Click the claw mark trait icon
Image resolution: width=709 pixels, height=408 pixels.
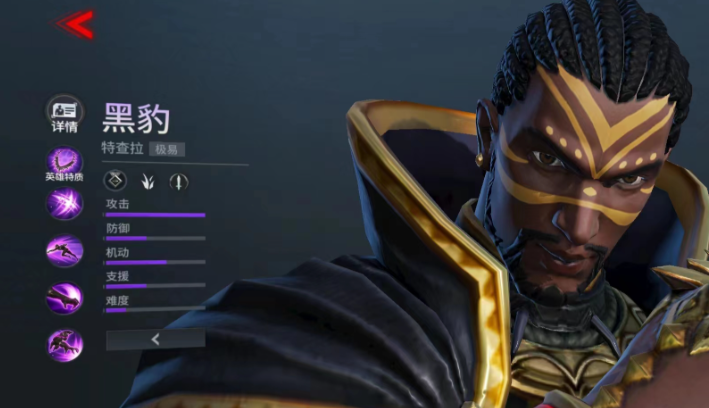tap(147, 181)
